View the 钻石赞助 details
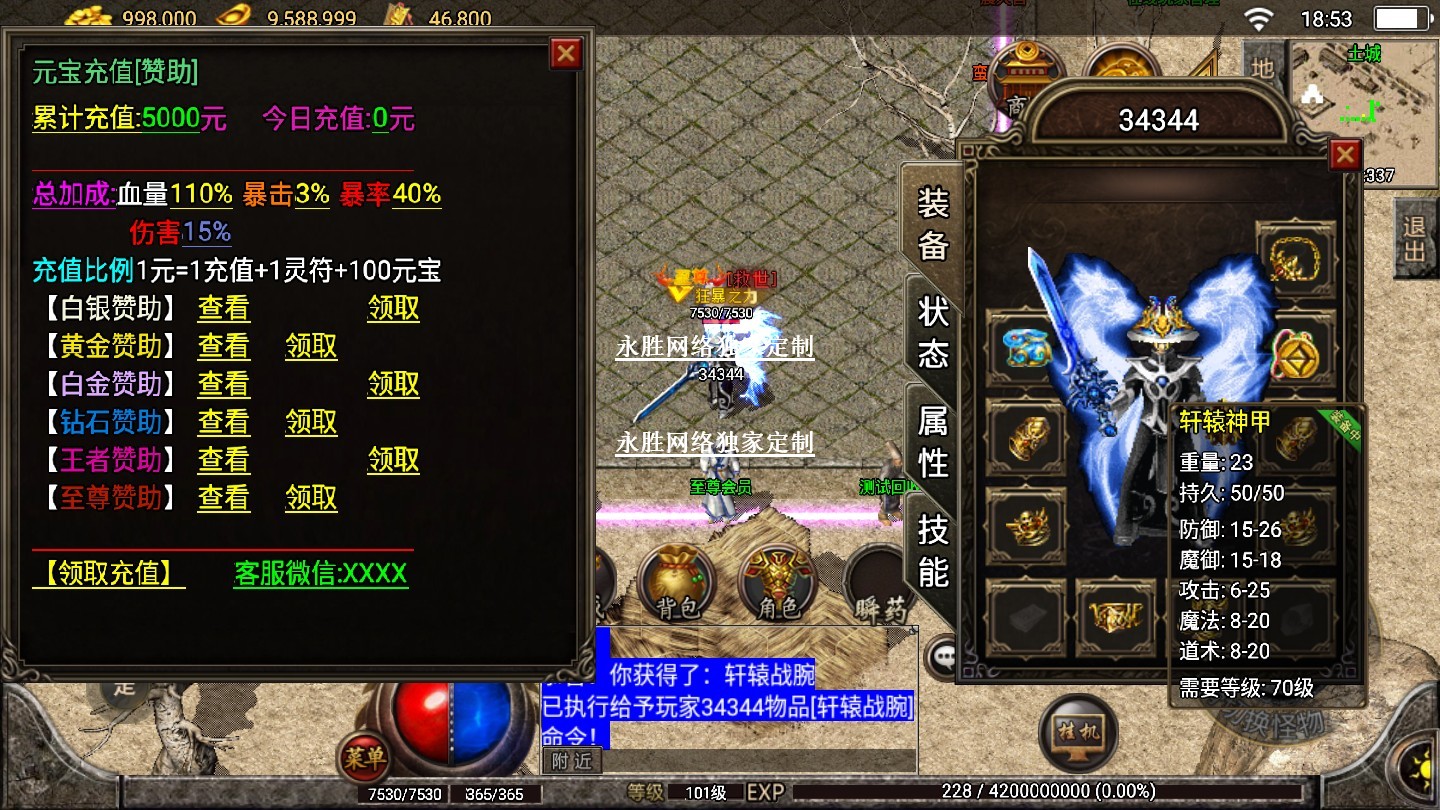The height and width of the screenshot is (810, 1440). click(x=223, y=423)
